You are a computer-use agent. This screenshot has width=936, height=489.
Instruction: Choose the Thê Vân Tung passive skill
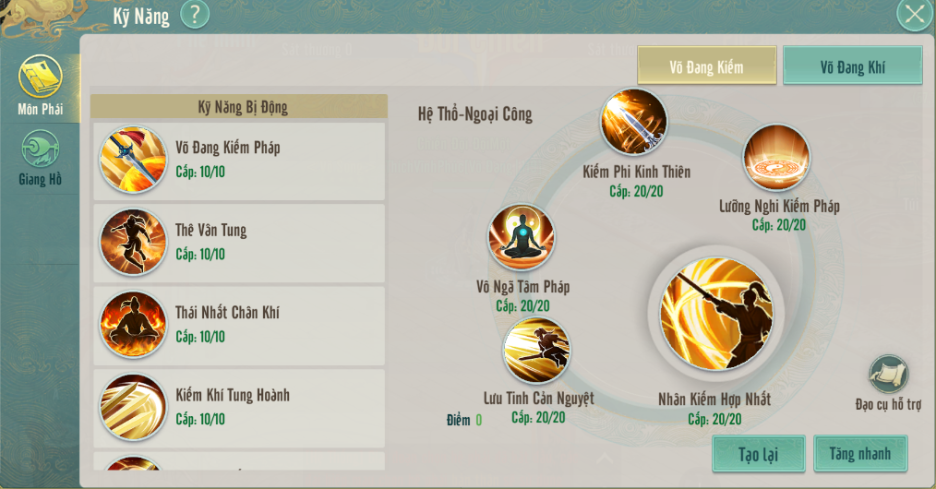(238, 243)
